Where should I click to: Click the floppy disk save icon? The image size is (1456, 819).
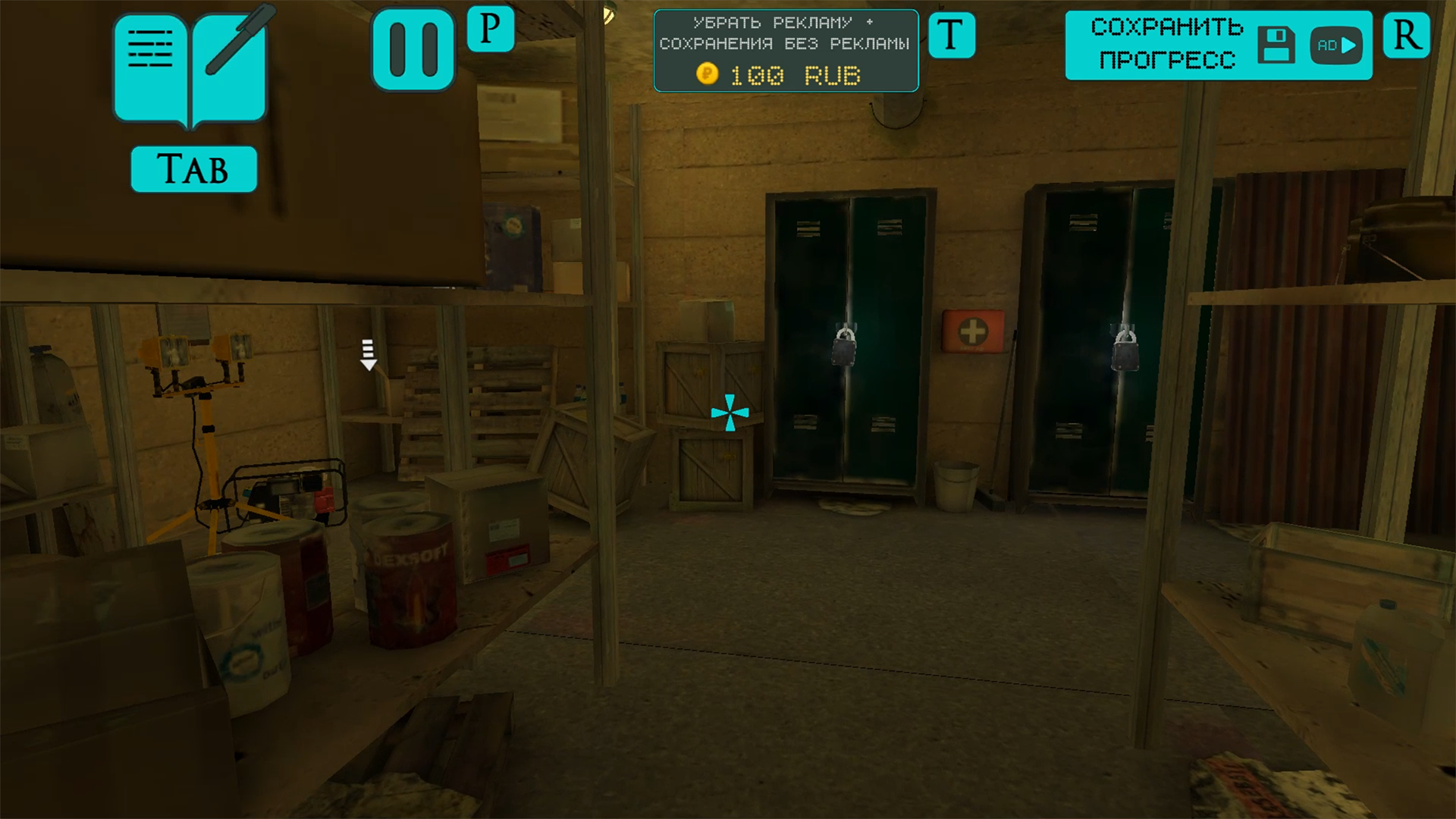pyautogui.click(x=1278, y=45)
